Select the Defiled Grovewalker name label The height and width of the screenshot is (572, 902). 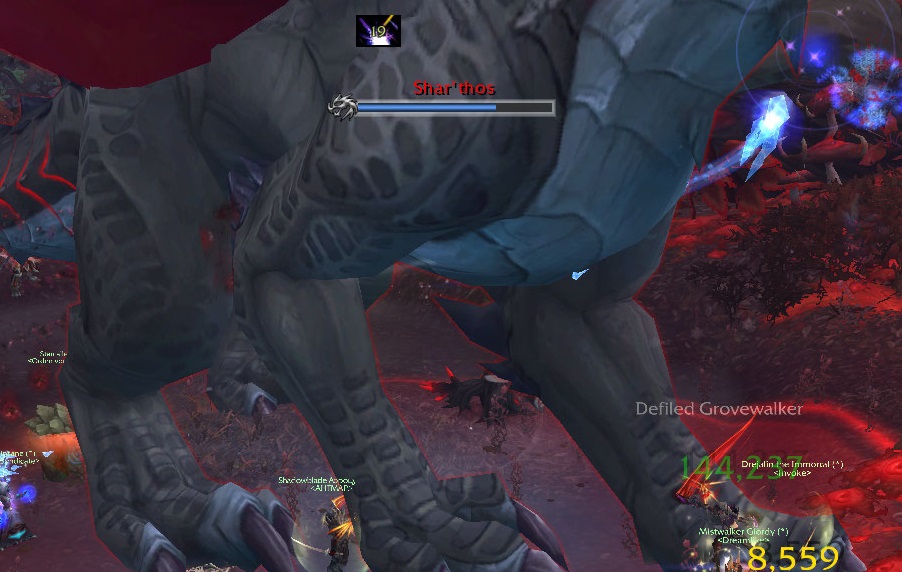click(x=719, y=409)
